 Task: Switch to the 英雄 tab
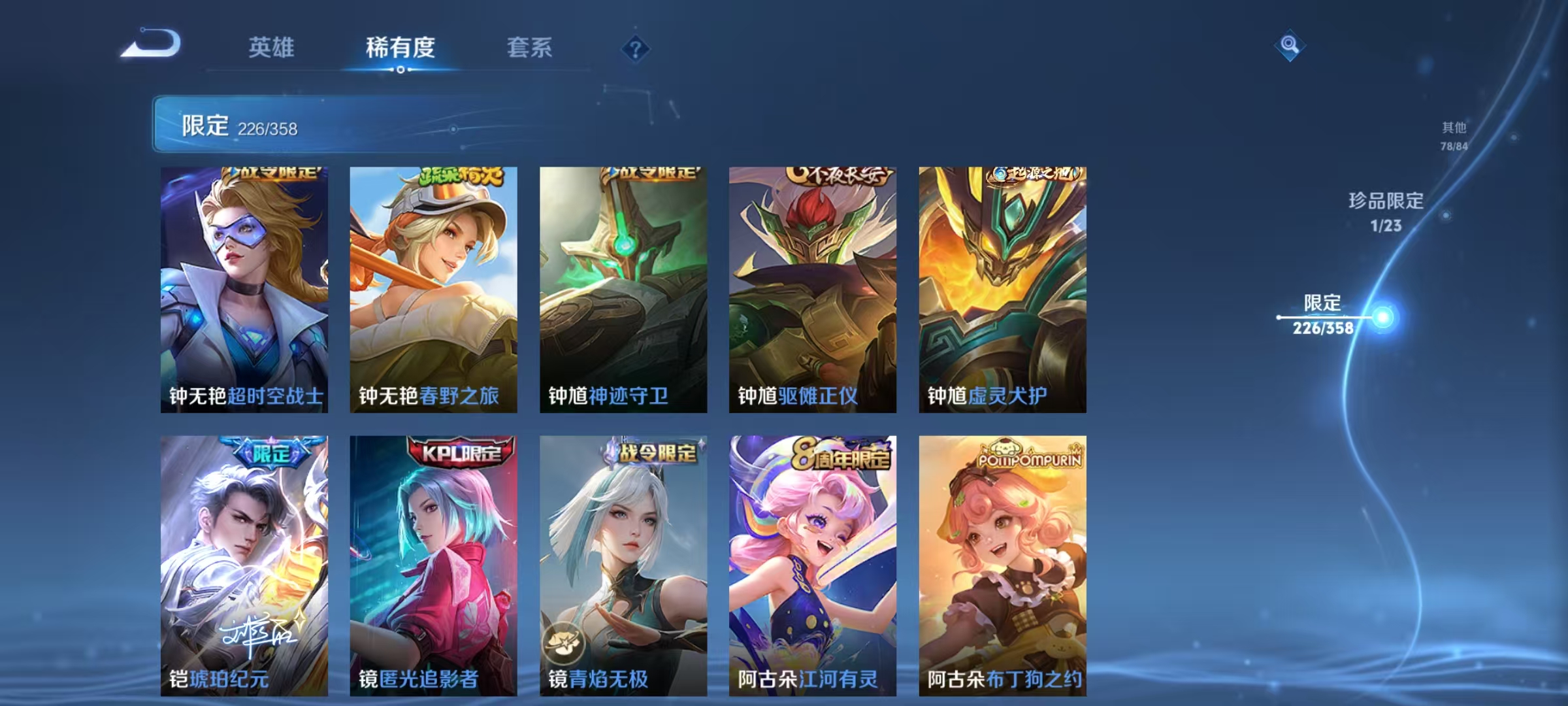271,48
